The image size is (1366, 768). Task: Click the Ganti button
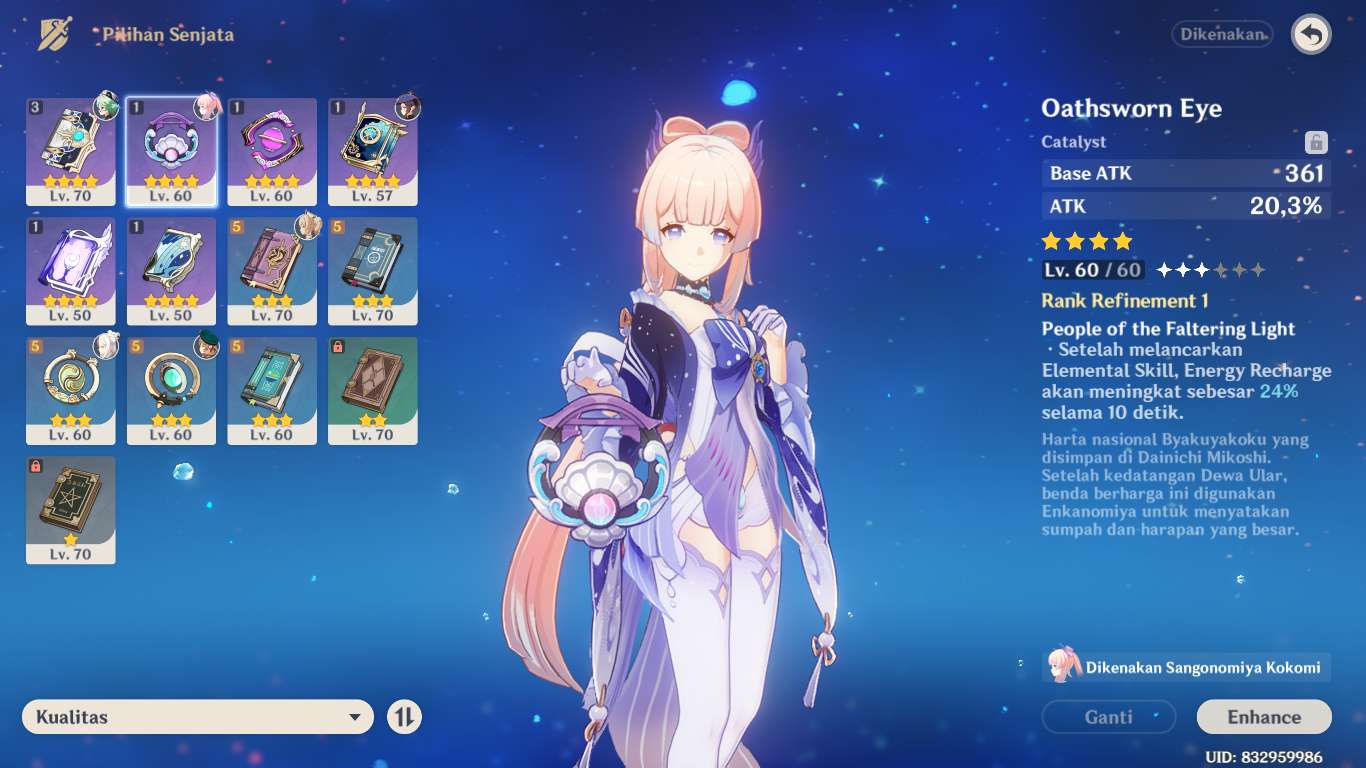pos(1108,717)
